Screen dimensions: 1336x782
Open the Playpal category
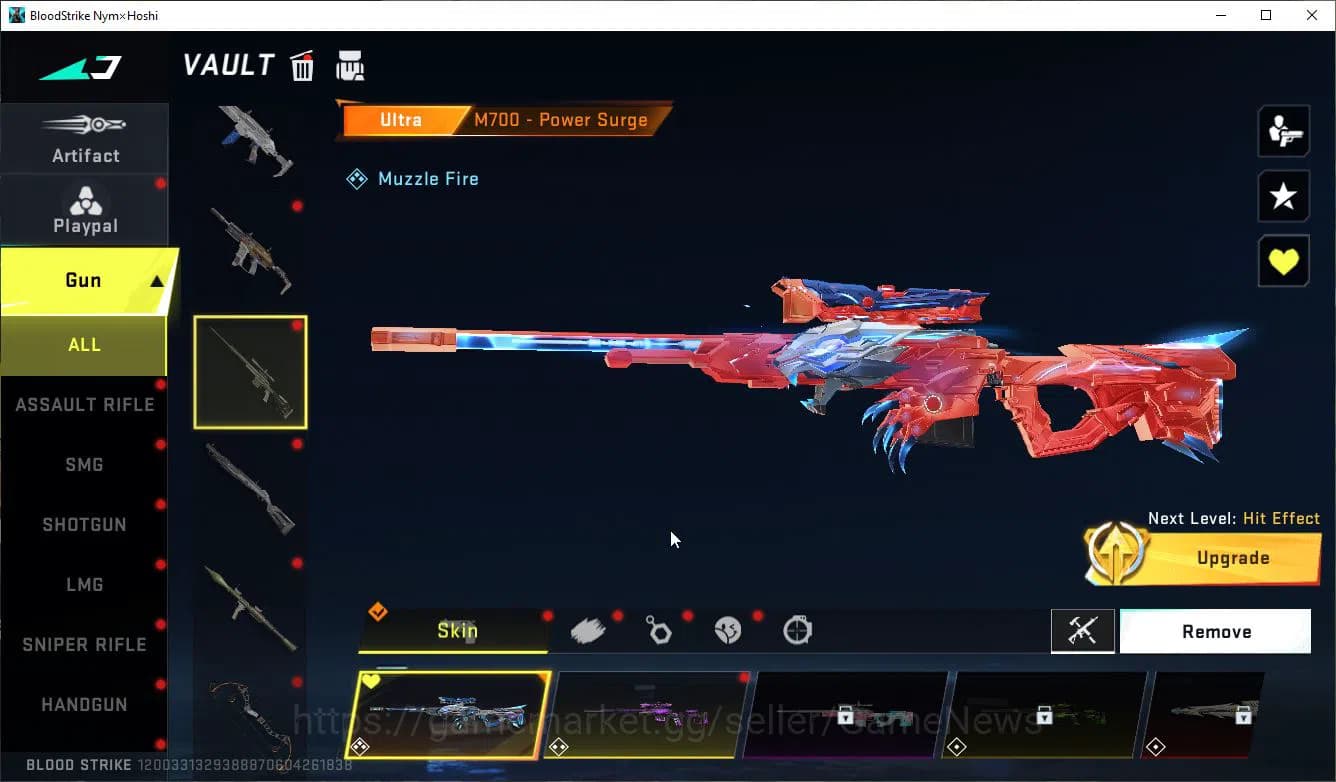[85, 209]
